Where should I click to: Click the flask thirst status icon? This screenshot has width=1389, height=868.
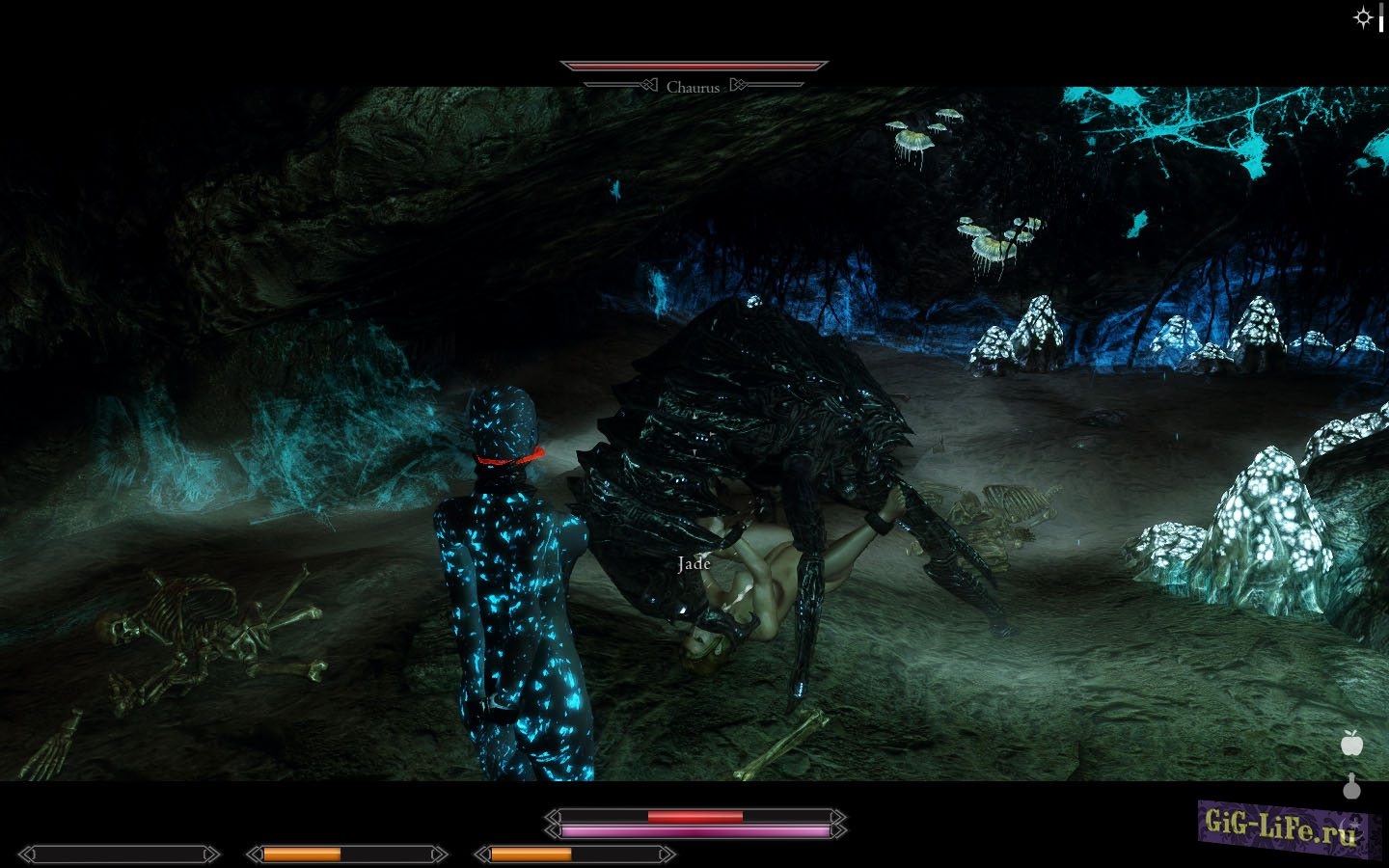(x=1352, y=788)
